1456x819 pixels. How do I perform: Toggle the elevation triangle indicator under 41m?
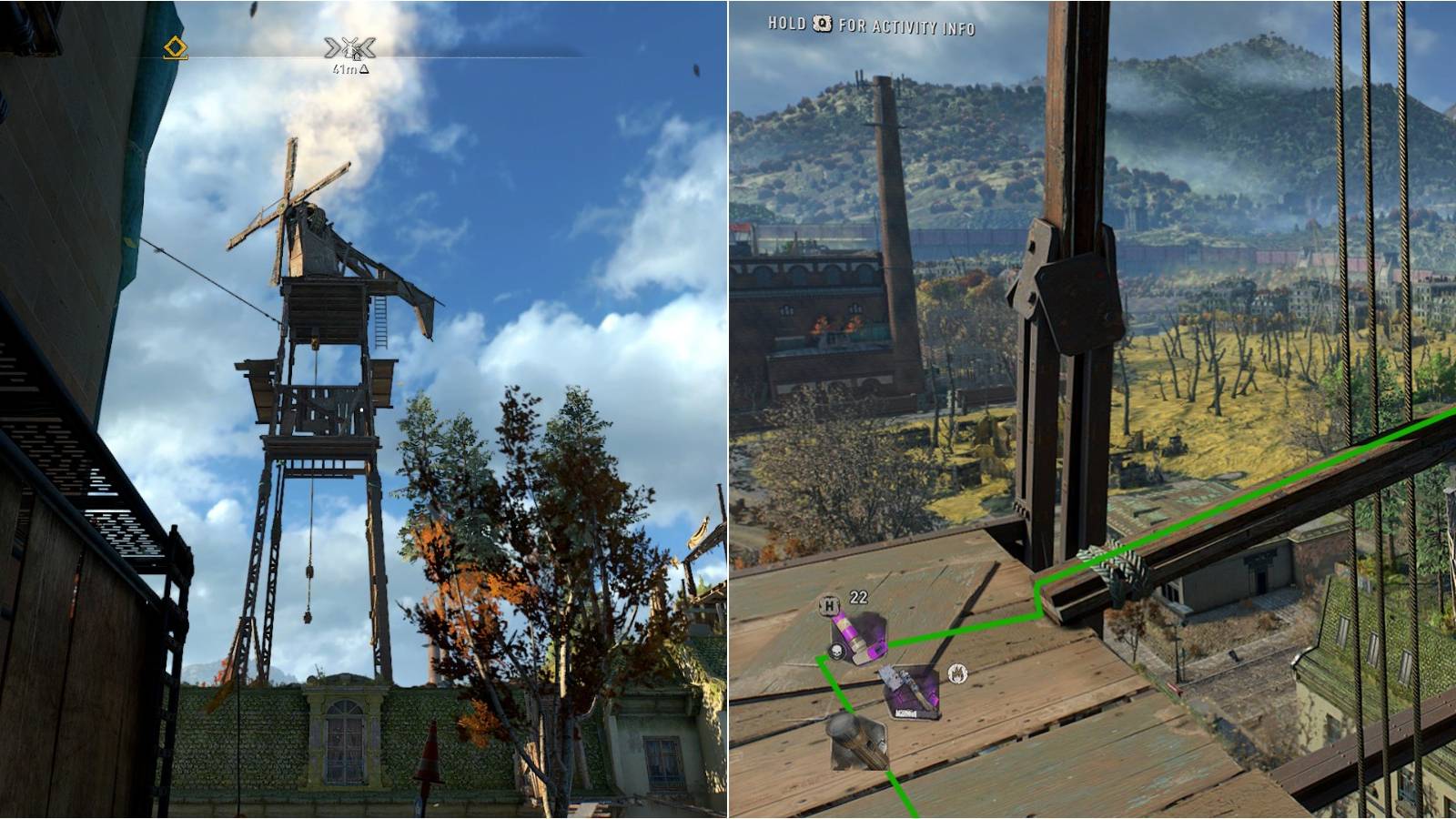(x=364, y=69)
